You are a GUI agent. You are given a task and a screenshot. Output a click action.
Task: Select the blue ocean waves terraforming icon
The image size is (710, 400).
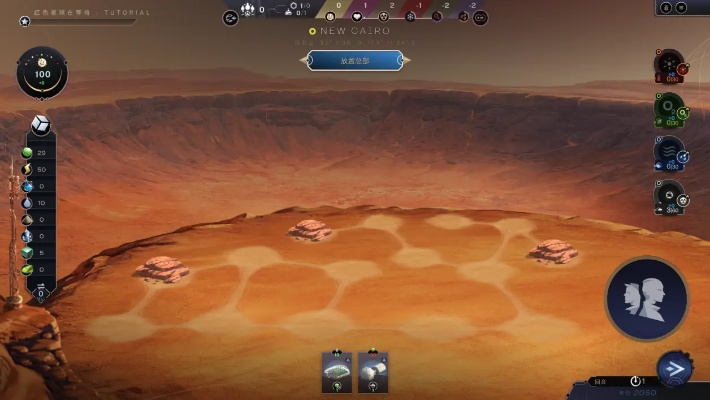pyautogui.click(x=669, y=153)
